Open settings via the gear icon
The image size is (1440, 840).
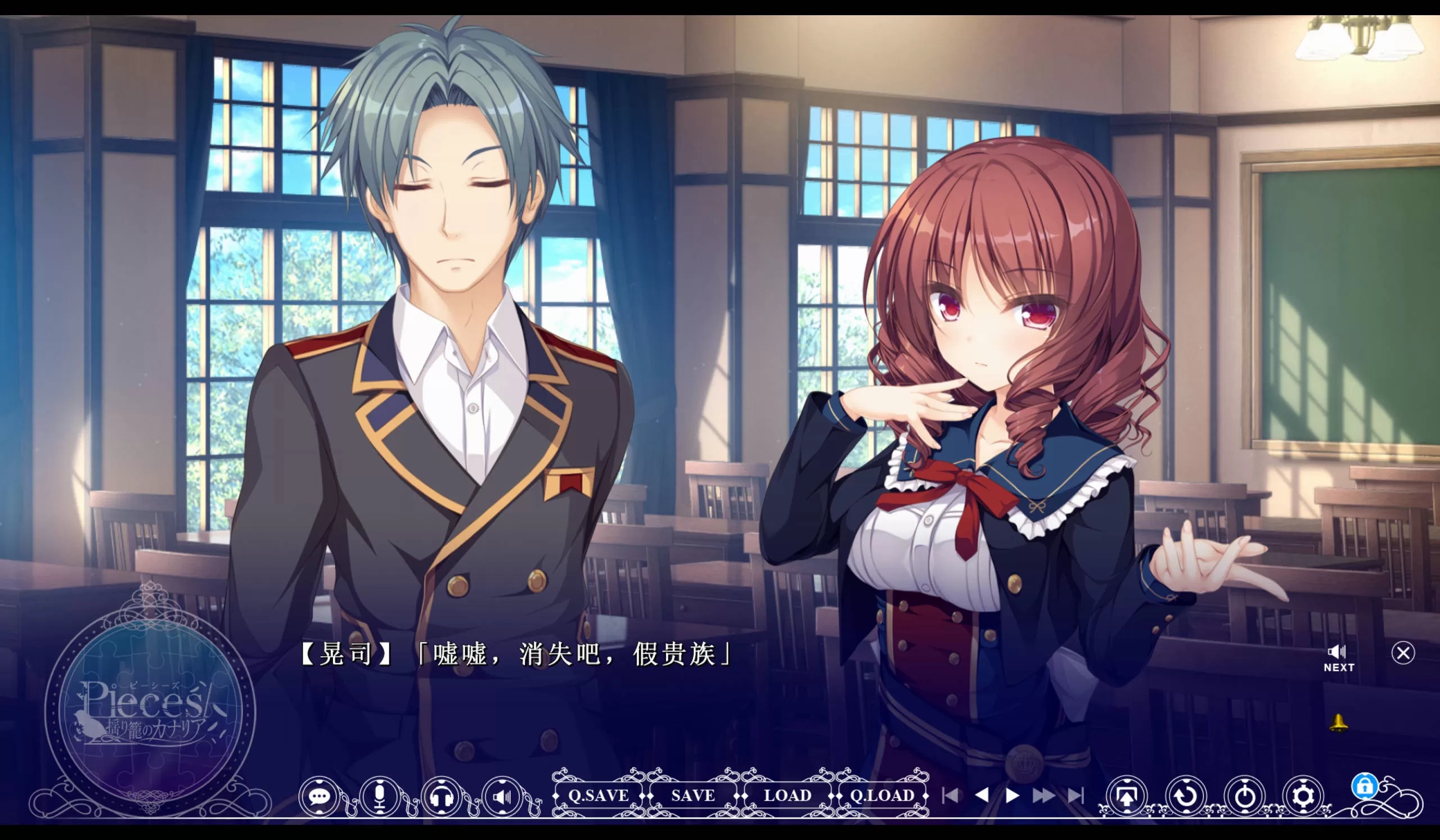point(1303,796)
